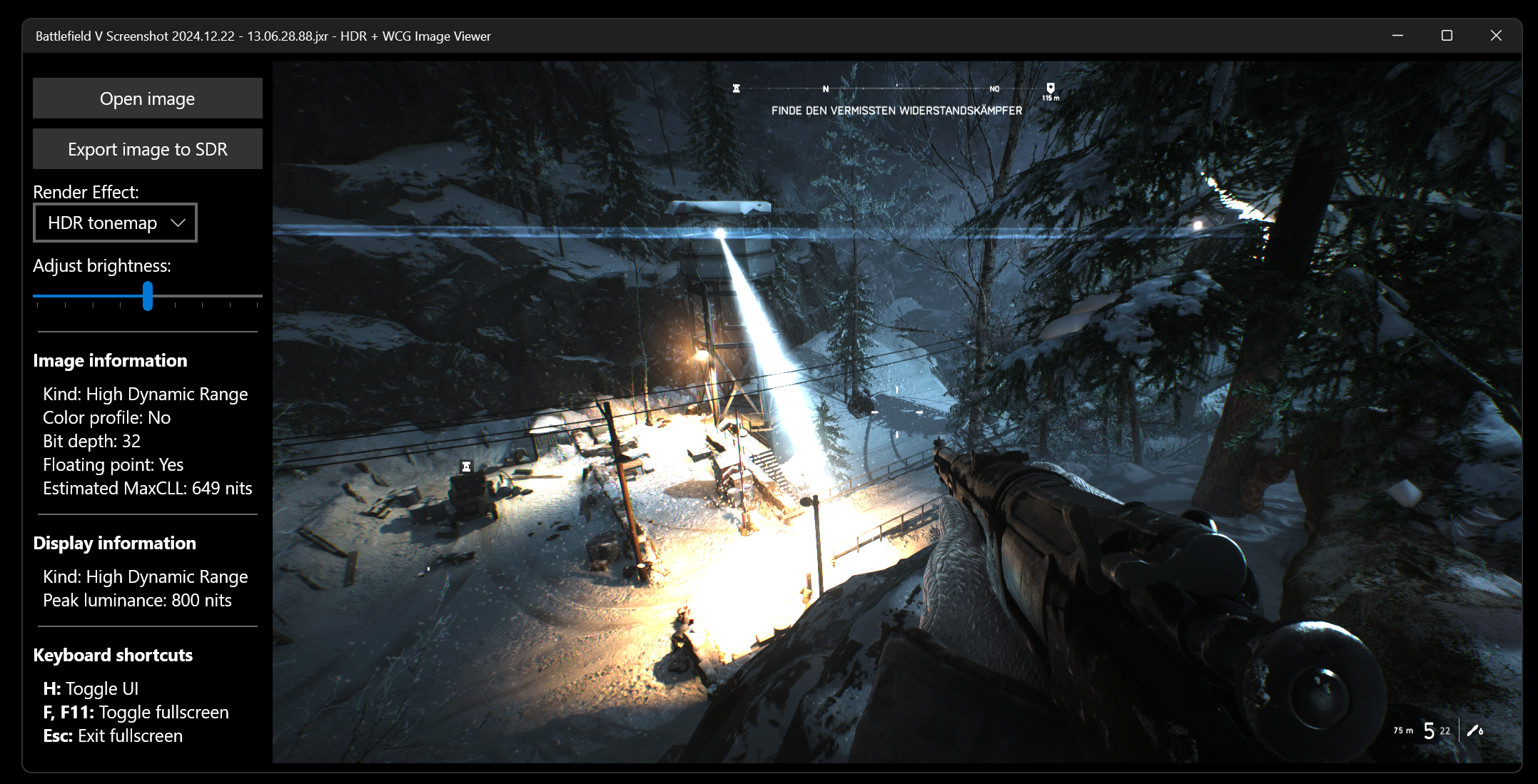Click the tank icon at the compass left end
This screenshot has height=784, width=1538.
click(x=736, y=88)
